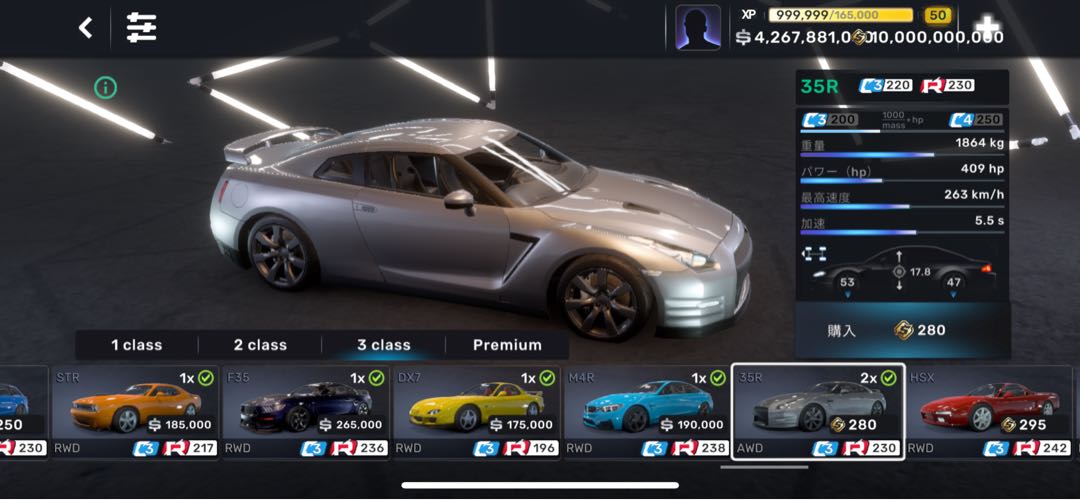
Task: Switch to the 1 class tab
Action: (137, 345)
